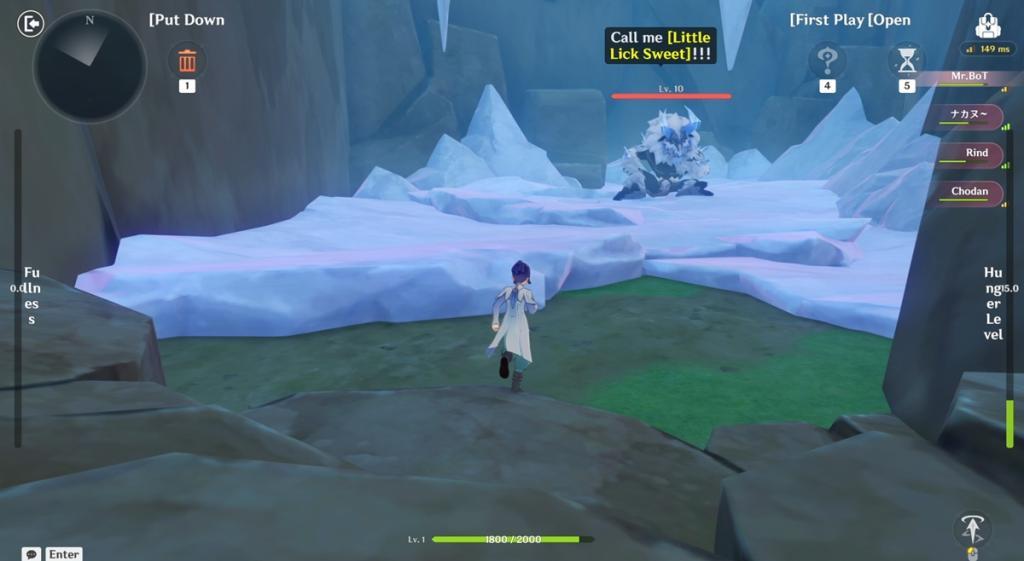Choose party member ナカヌ~
Viewport: 1024px width, 561px height.
tap(969, 115)
